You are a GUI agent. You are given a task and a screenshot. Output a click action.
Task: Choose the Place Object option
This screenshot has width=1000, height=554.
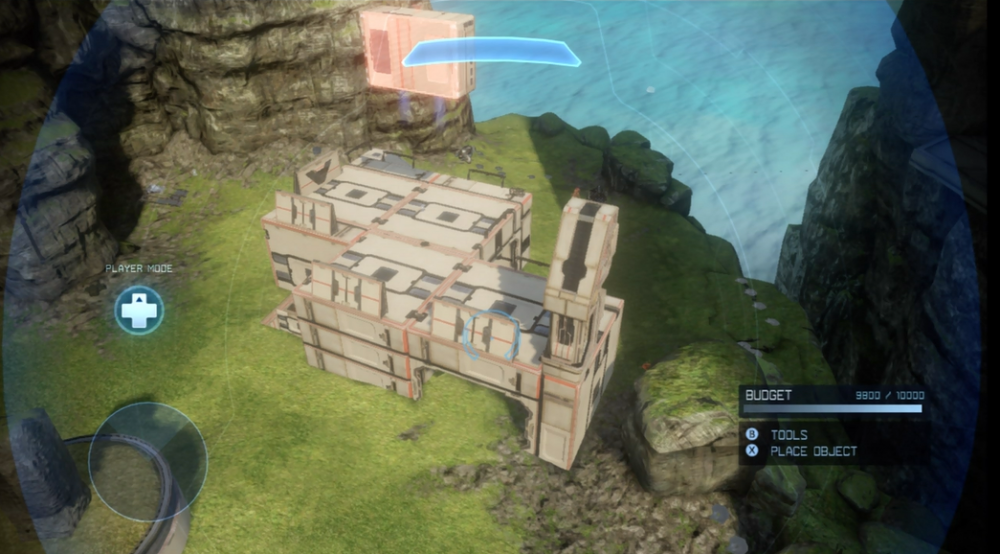813,452
